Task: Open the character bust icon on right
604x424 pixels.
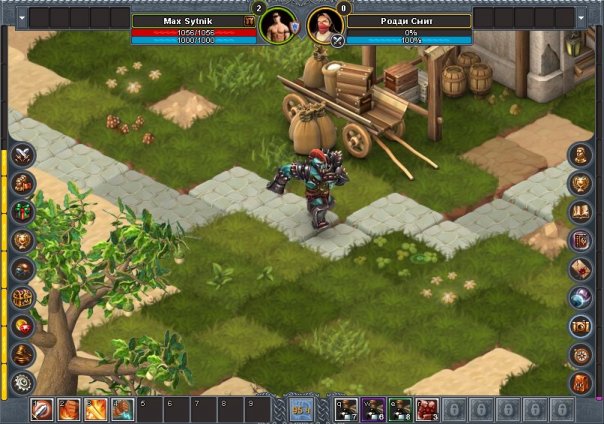Action: [581, 154]
